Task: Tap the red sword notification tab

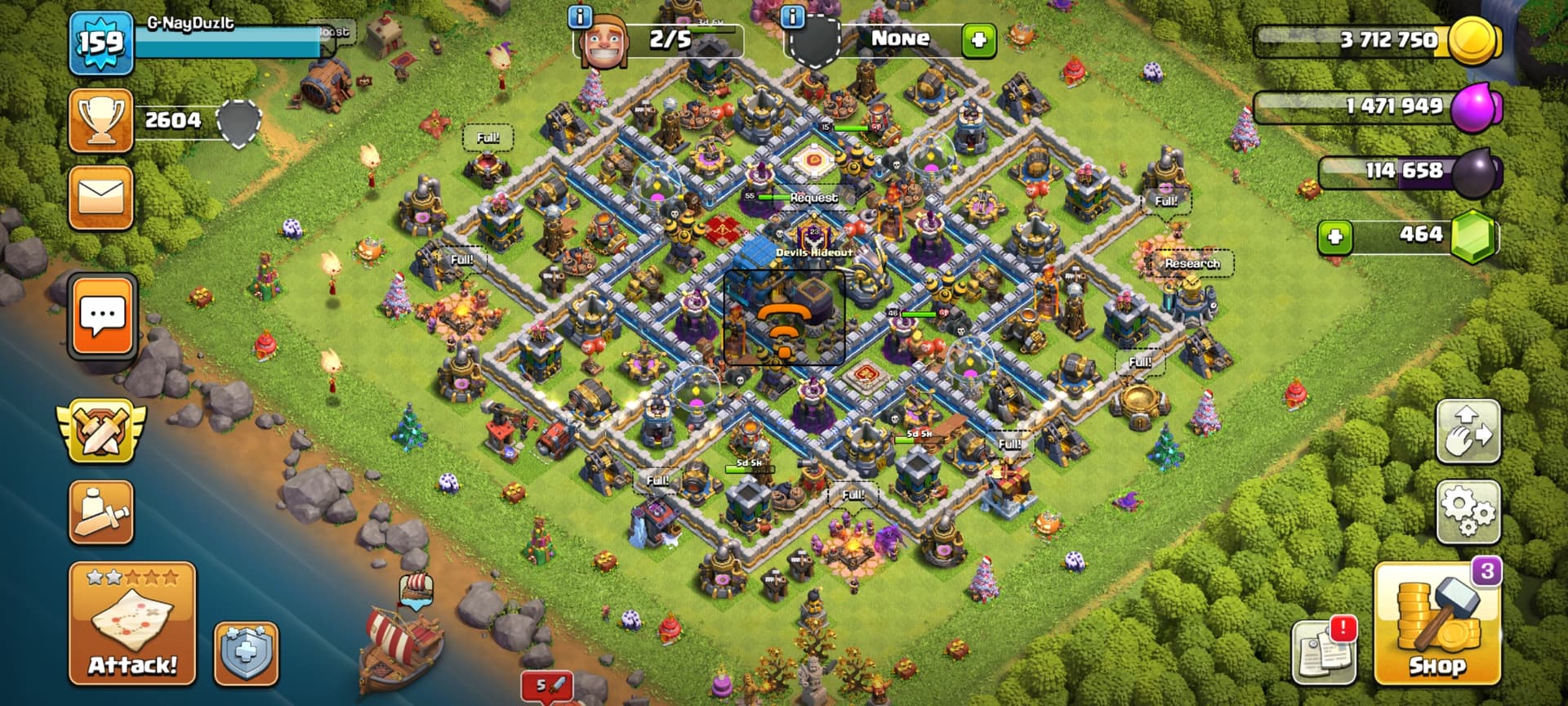Action: (546, 686)
